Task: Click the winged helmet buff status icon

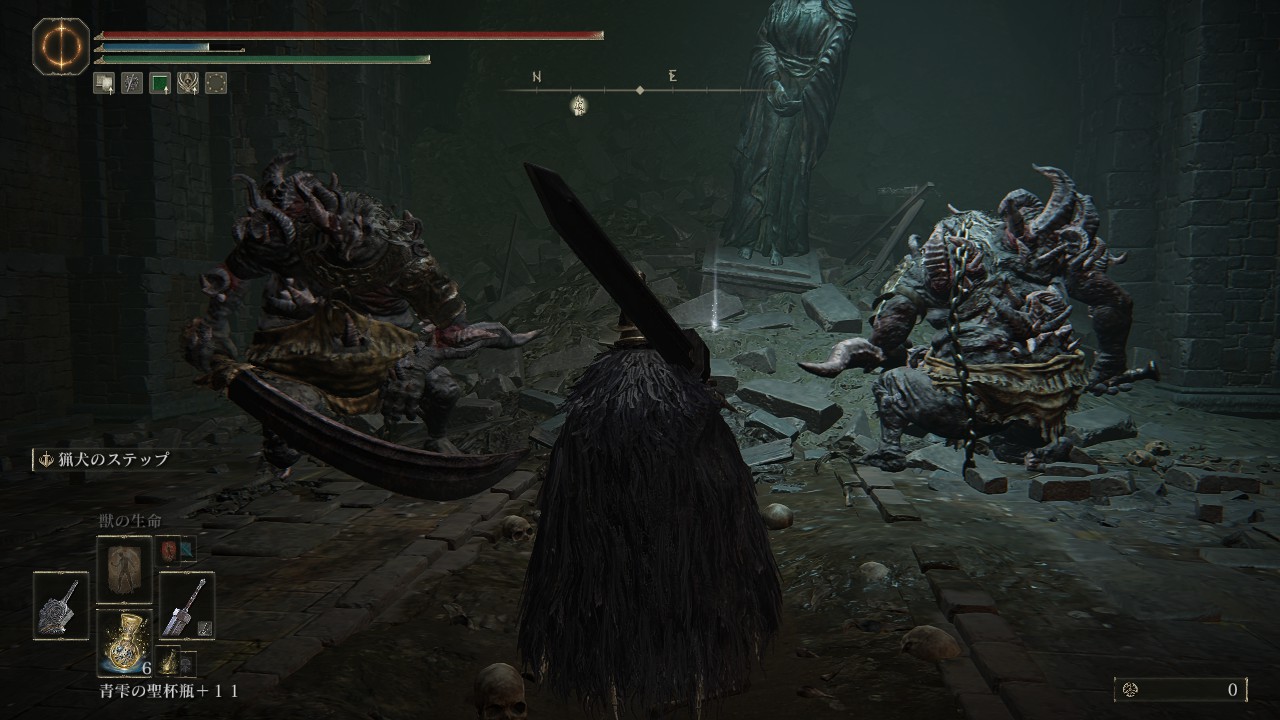Action: 187,84
